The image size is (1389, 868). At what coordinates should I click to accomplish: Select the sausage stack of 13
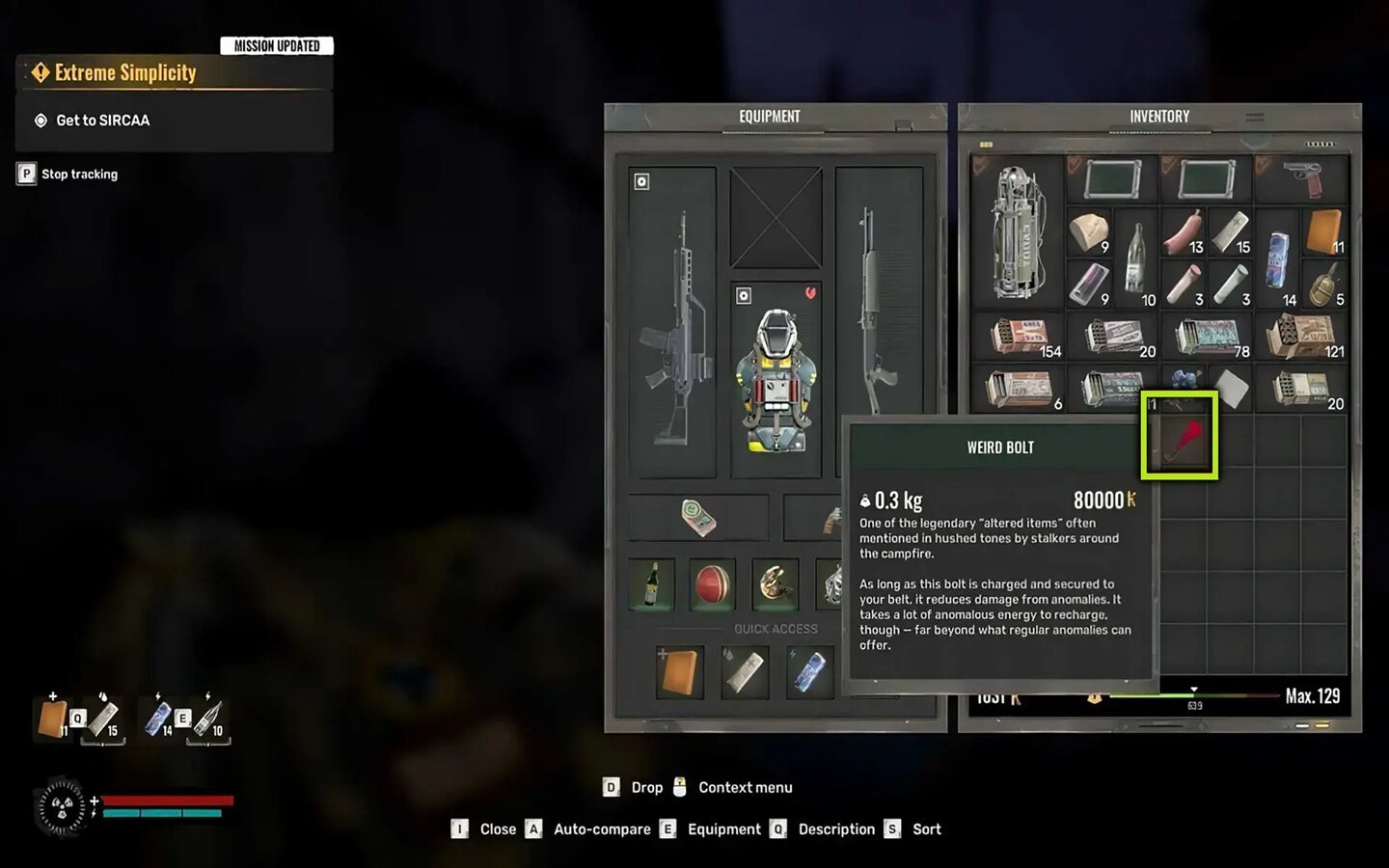tap(1184, 232)
